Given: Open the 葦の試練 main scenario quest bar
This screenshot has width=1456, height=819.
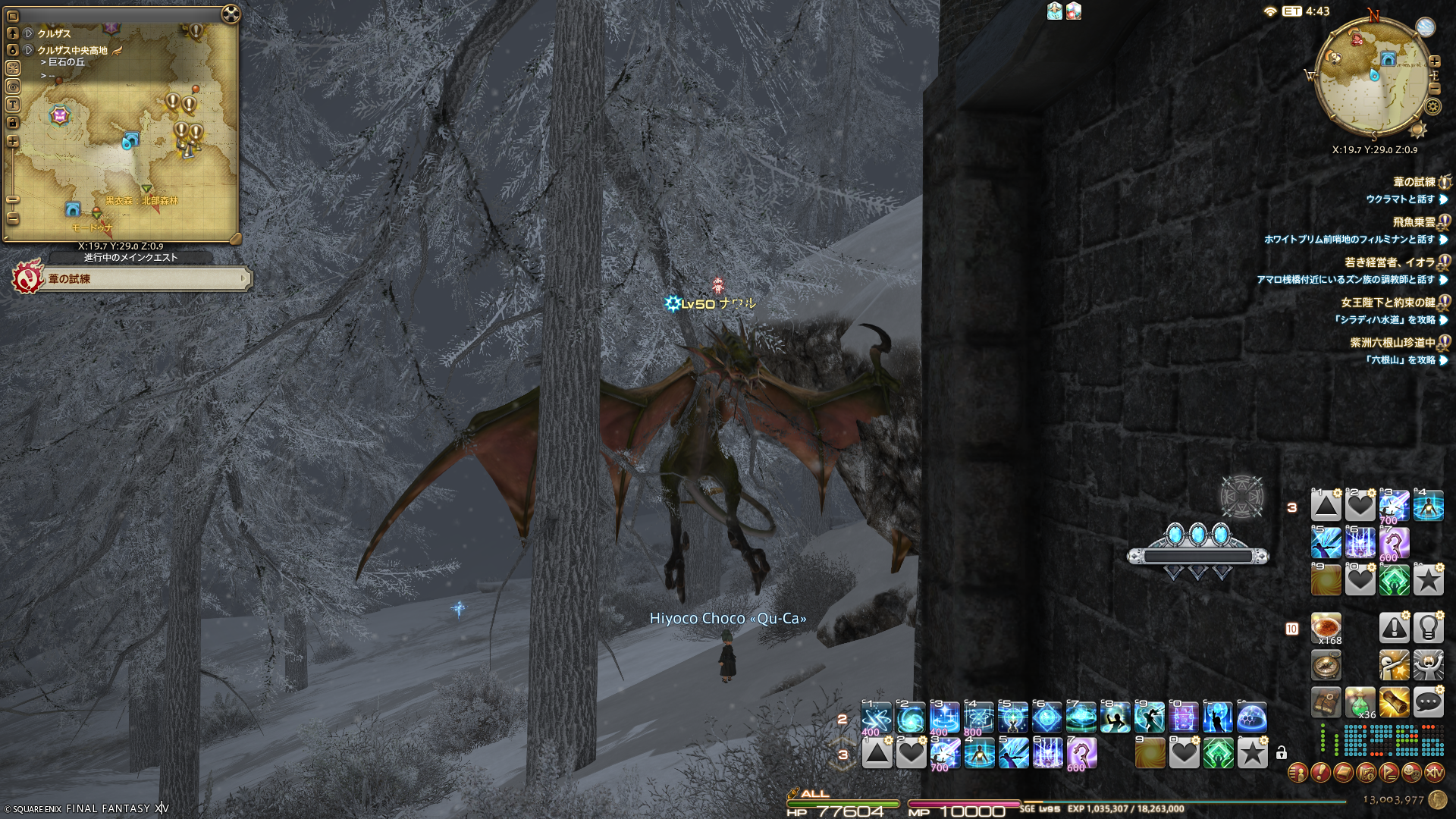Looking at the screenshot, I should (144, 279).
